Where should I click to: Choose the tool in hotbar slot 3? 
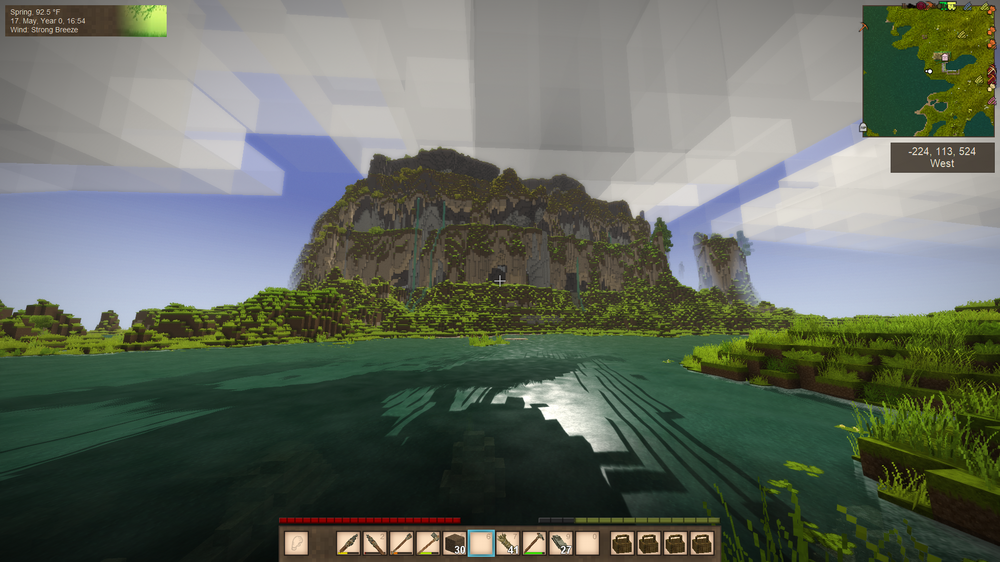(x=401, y=543)
